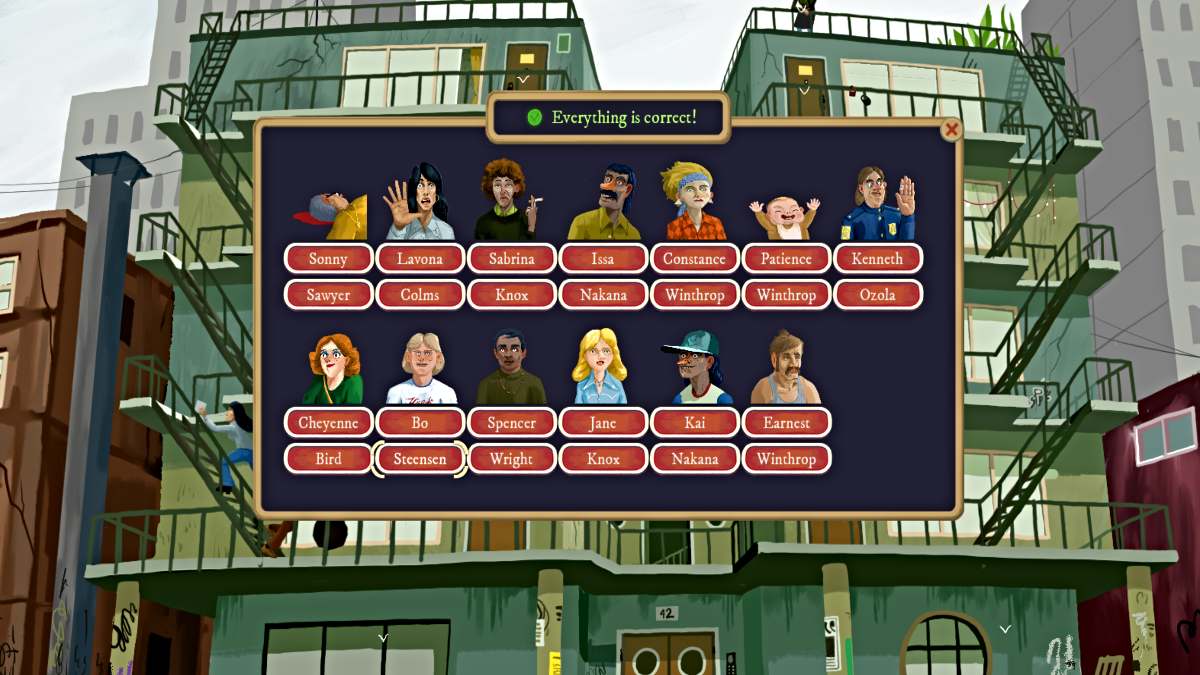The height and width of the screenshot is (675, 1200).
Task: Select the Kenneth name button
Action: (x=877, y=259)
